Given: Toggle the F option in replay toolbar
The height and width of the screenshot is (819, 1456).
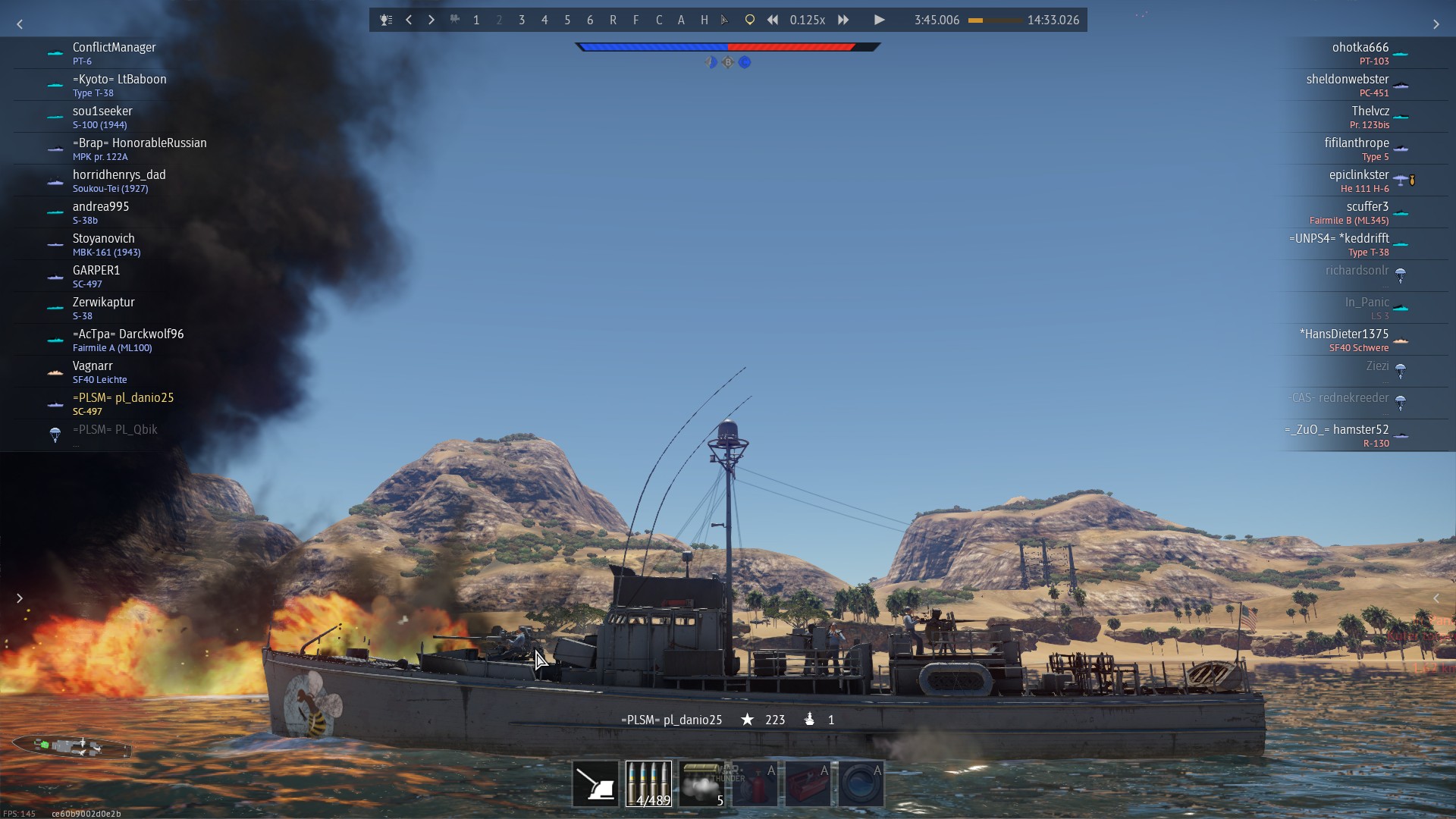Looking at the screenshot, I should (635, 20).
